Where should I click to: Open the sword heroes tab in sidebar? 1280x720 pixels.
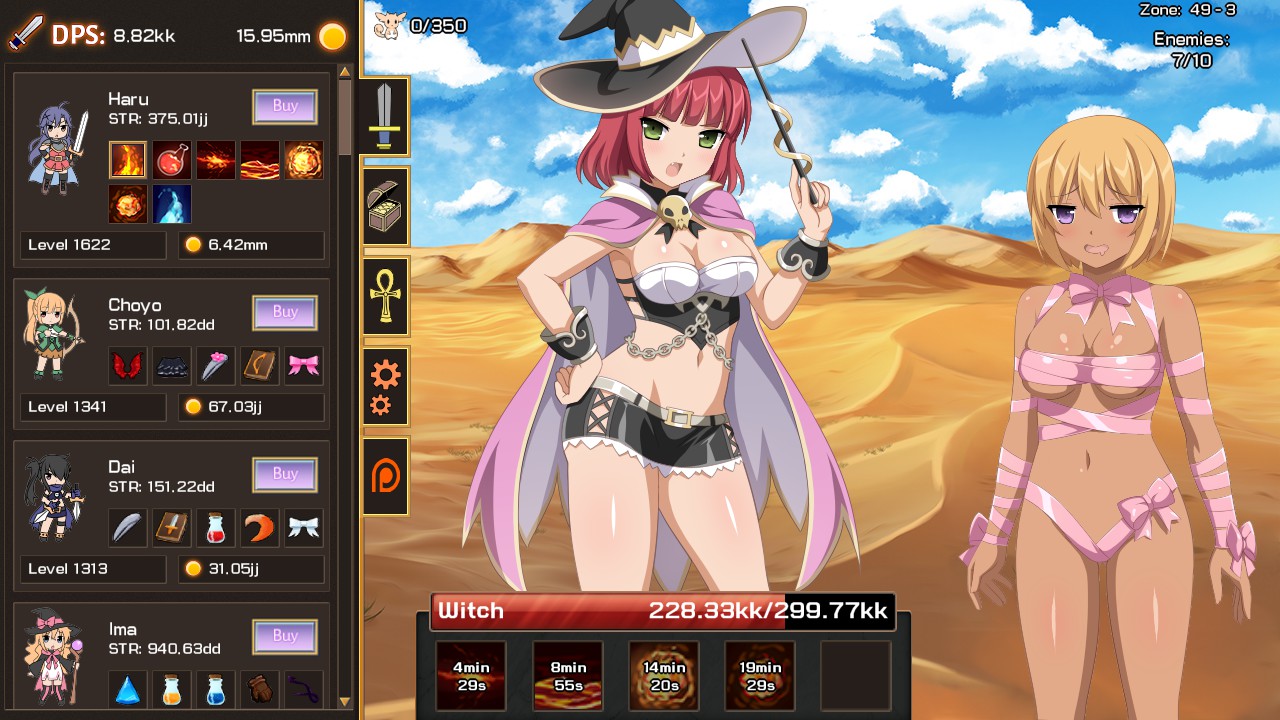pos(386,117)
